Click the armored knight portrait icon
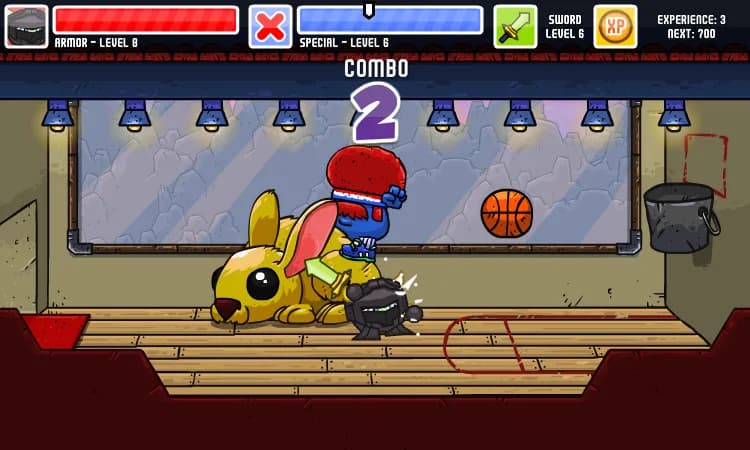 (x=26, y=26)
